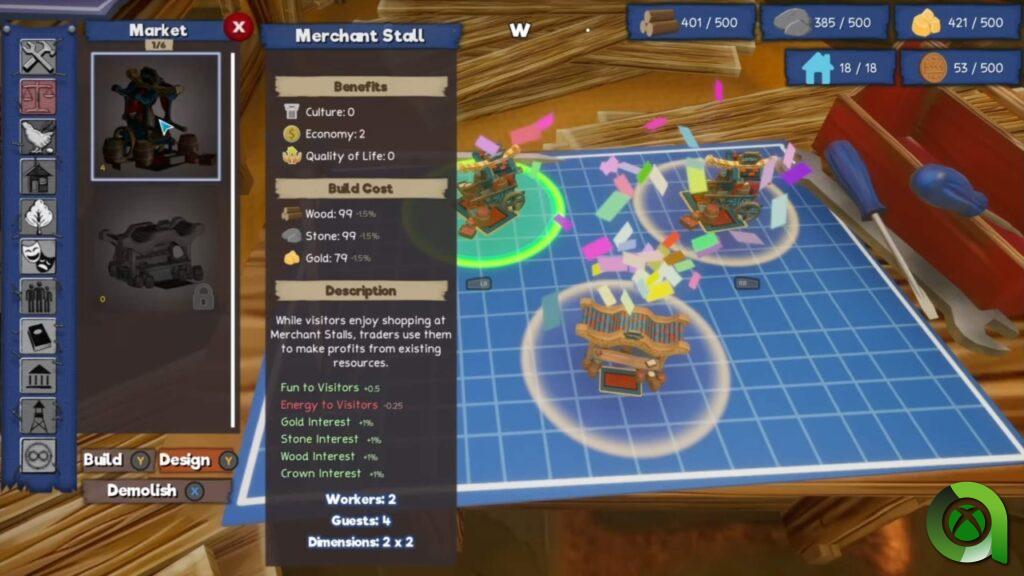Switch to the book category
The image size is (1024, 576).
coord(38,336)
